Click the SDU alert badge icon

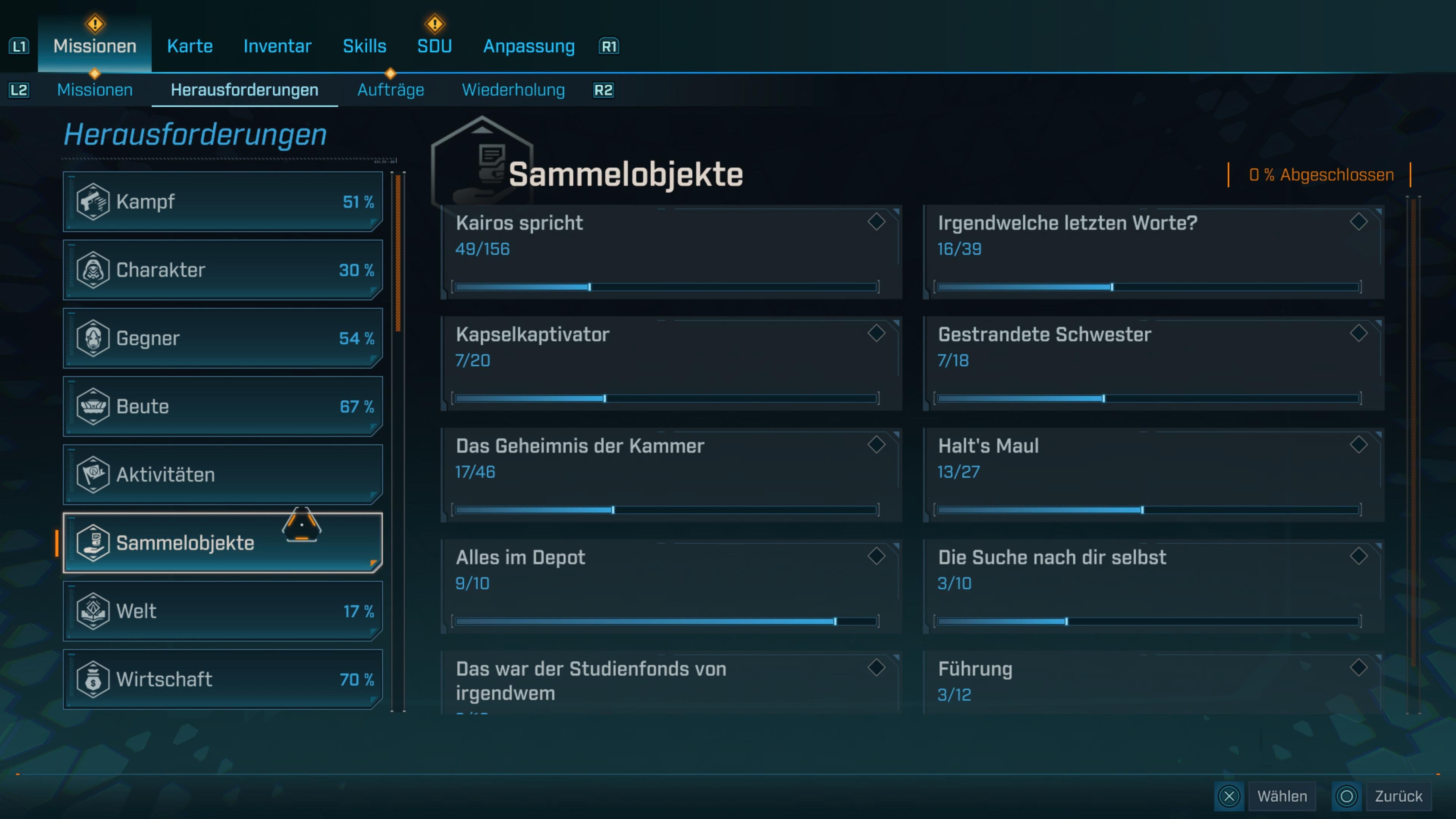[x=434, y=24]
